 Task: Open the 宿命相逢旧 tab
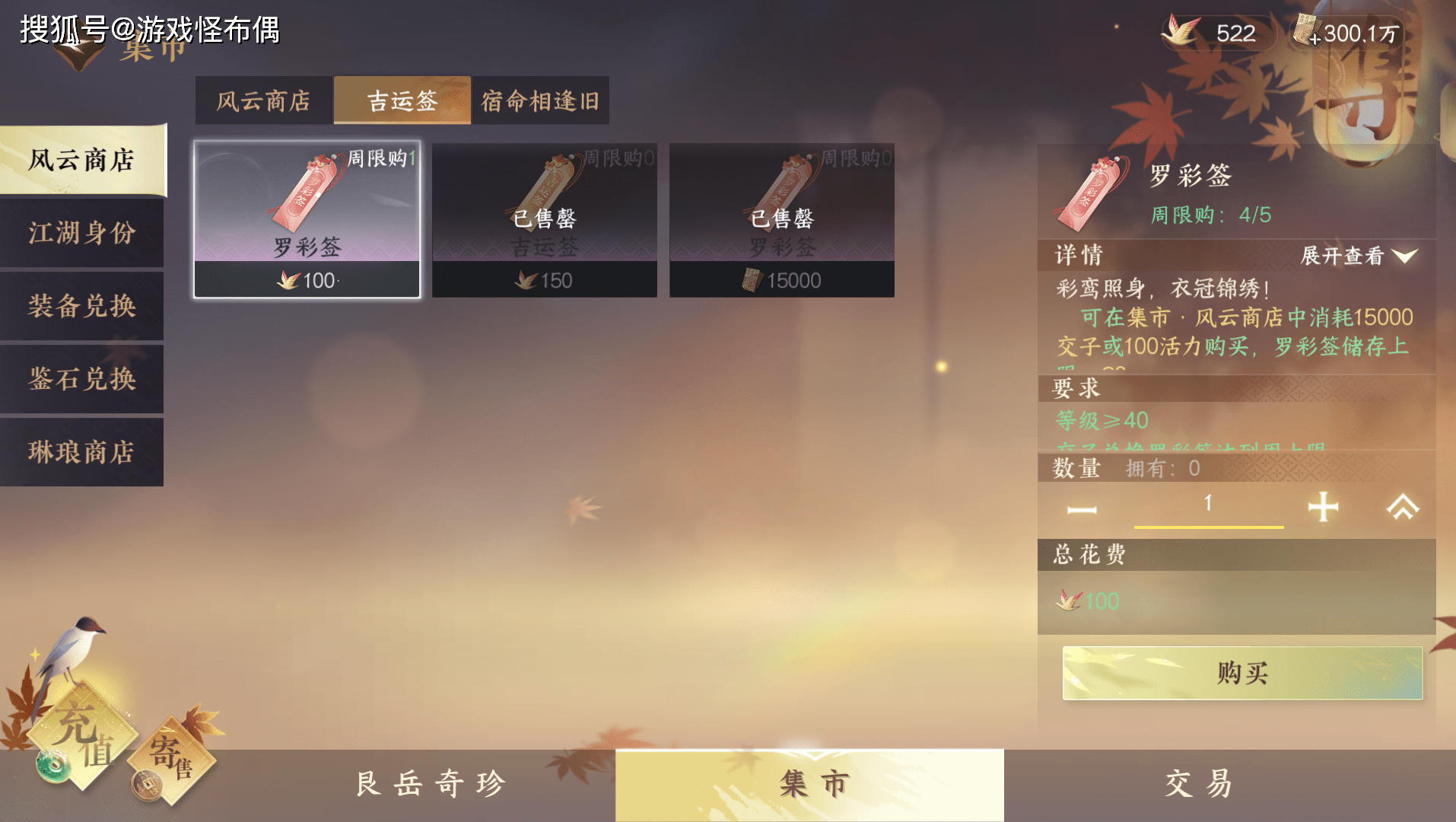pyautogui.click(x=540, y=100)
